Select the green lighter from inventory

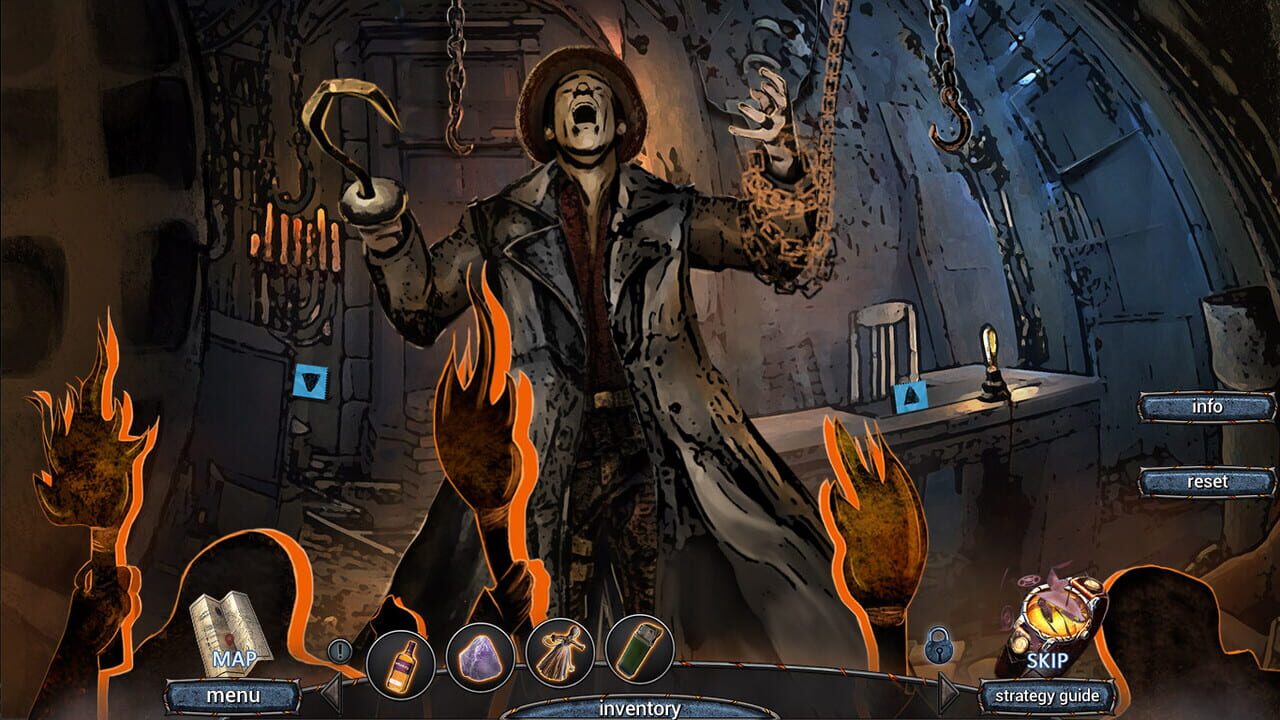(x=637, y=650)
